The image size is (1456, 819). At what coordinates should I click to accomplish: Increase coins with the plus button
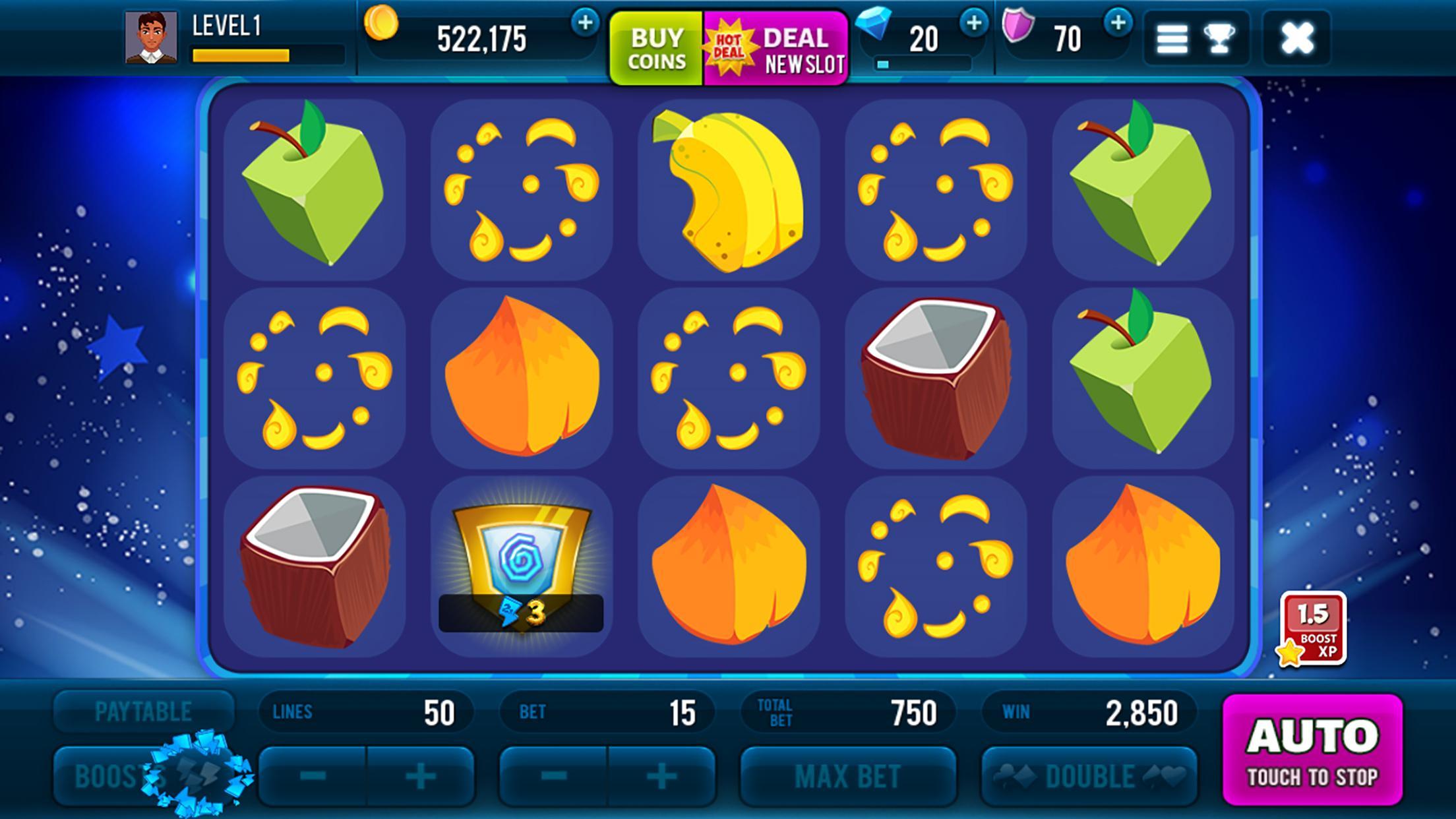tap(585, 22)
